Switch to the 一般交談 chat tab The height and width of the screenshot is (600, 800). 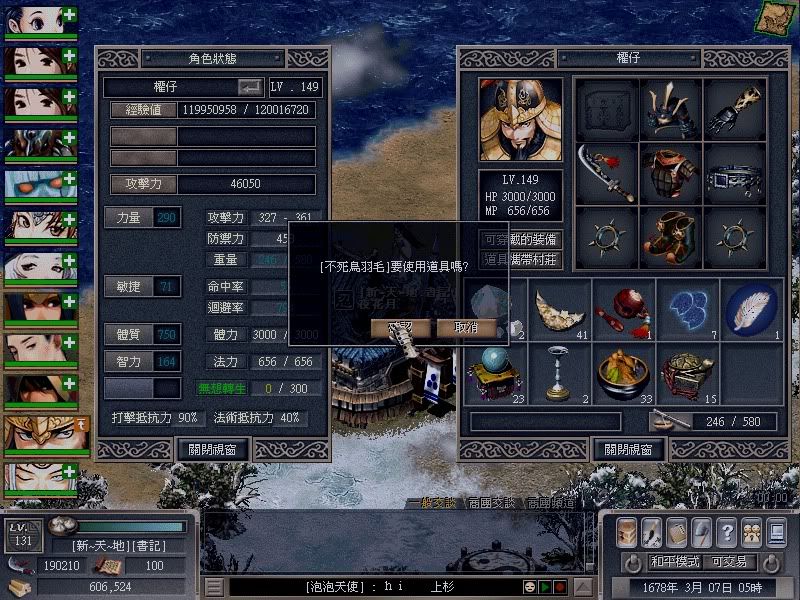coord(434,503)
